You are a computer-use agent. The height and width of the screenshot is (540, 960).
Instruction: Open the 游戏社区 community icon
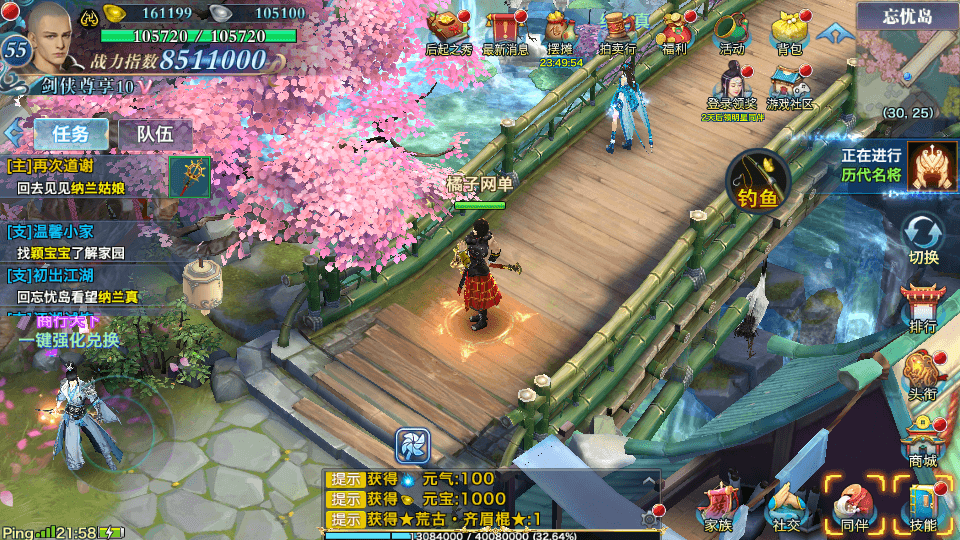pyautogui.click(x=789, y=86)
